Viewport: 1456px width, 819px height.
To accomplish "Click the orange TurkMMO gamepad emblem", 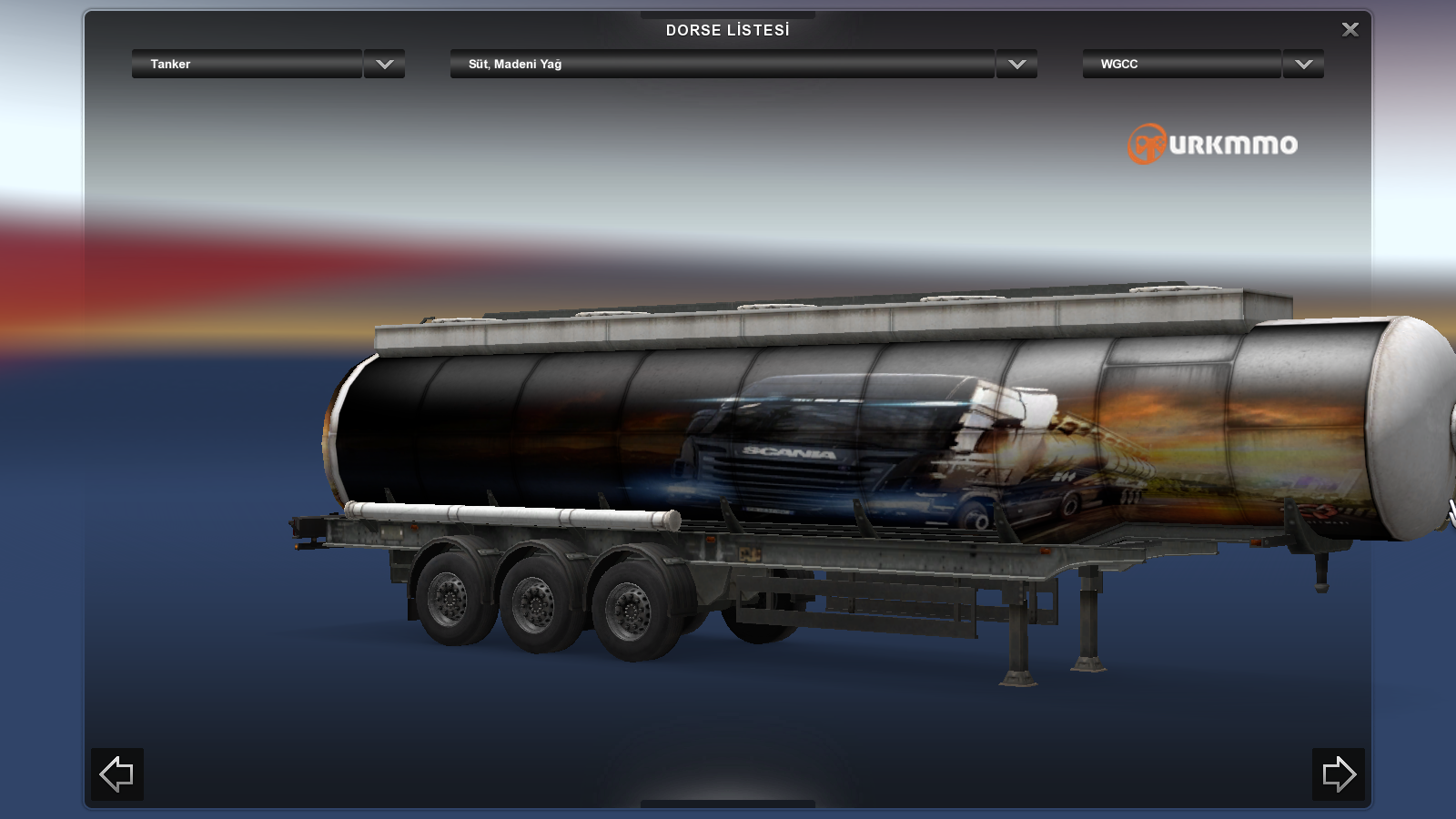I will point(1148,143).
